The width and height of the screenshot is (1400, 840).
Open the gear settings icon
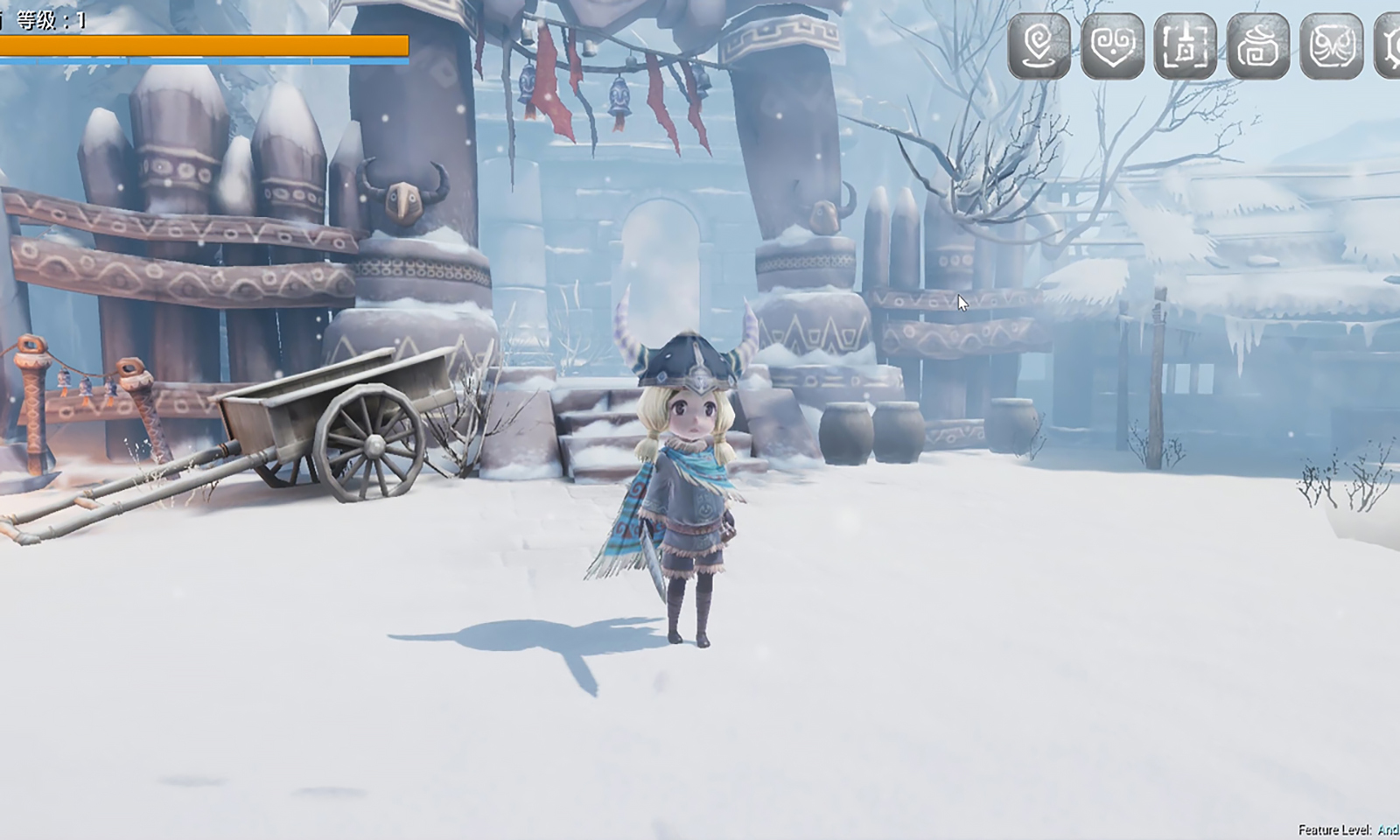tap(1389, 45)
